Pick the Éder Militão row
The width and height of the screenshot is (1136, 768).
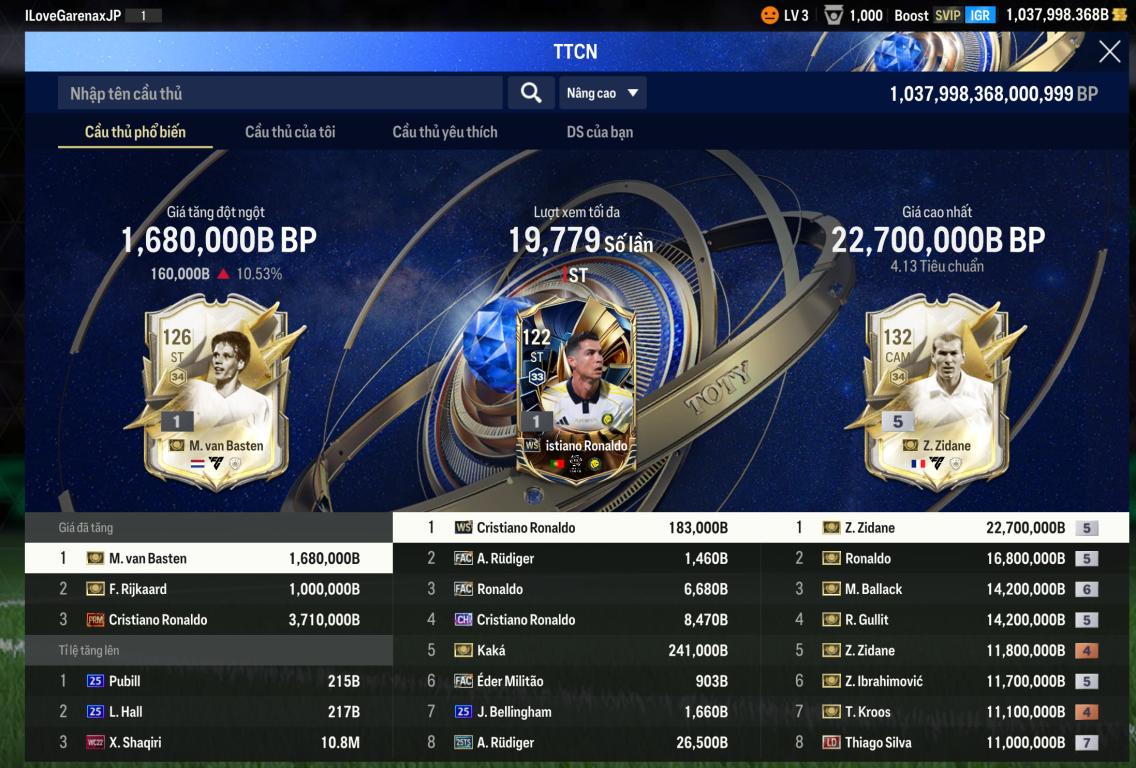coord(577,681)
